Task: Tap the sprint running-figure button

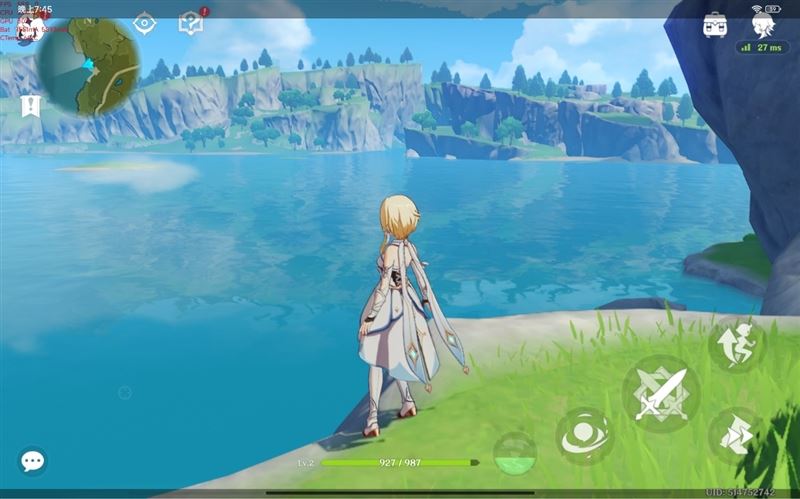Action: pyautogui.click(x=737, y=345)
